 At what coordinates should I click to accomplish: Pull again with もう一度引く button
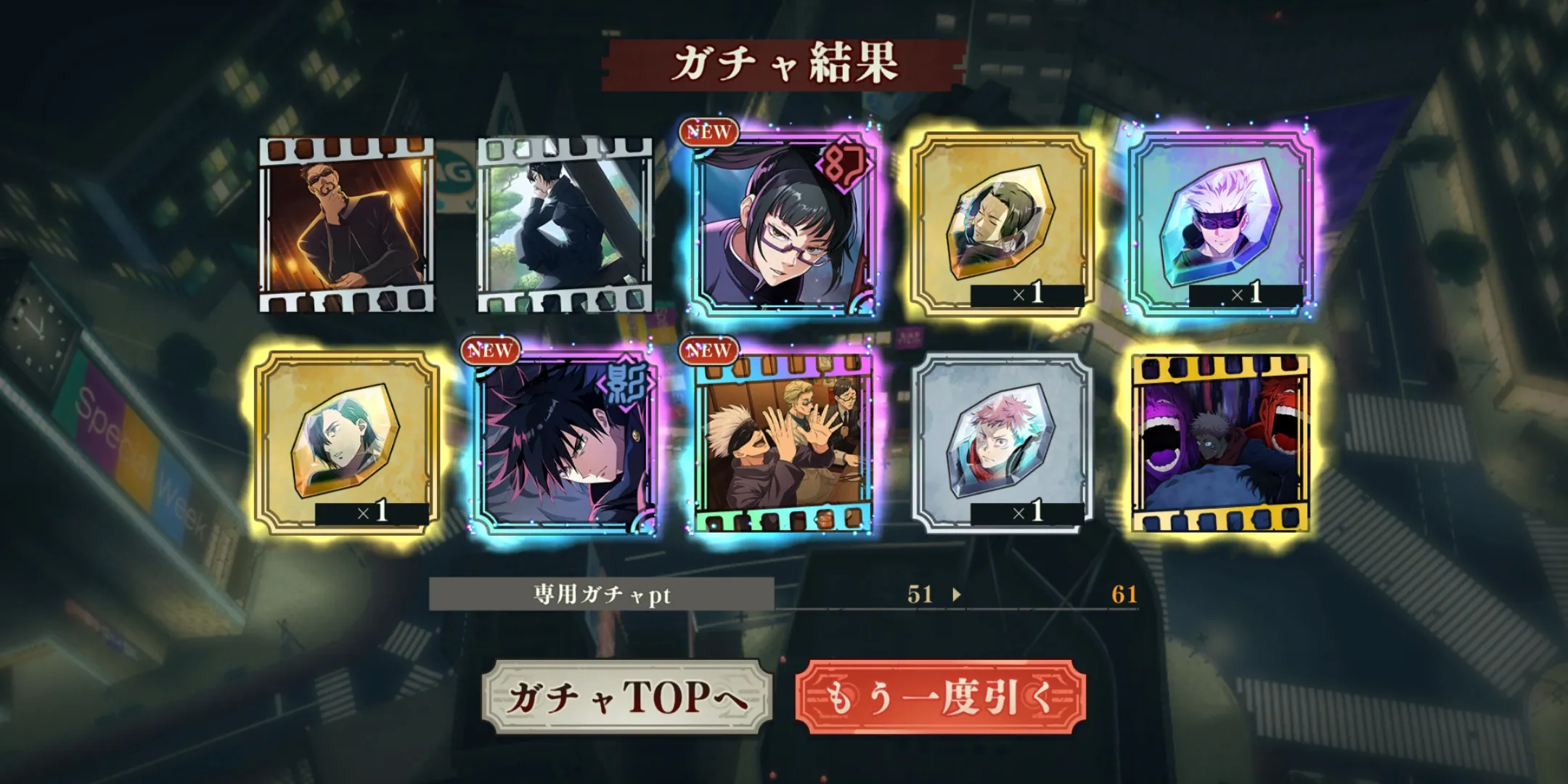[940, 697]
